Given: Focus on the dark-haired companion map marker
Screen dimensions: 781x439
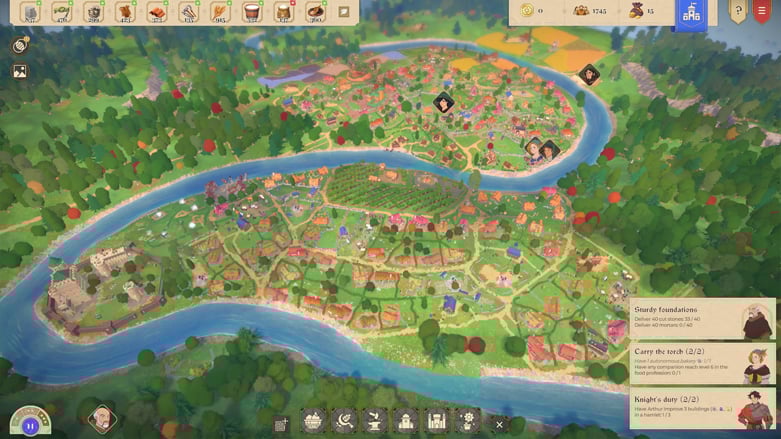Looking at the screenshot, I should pos(443,103).
